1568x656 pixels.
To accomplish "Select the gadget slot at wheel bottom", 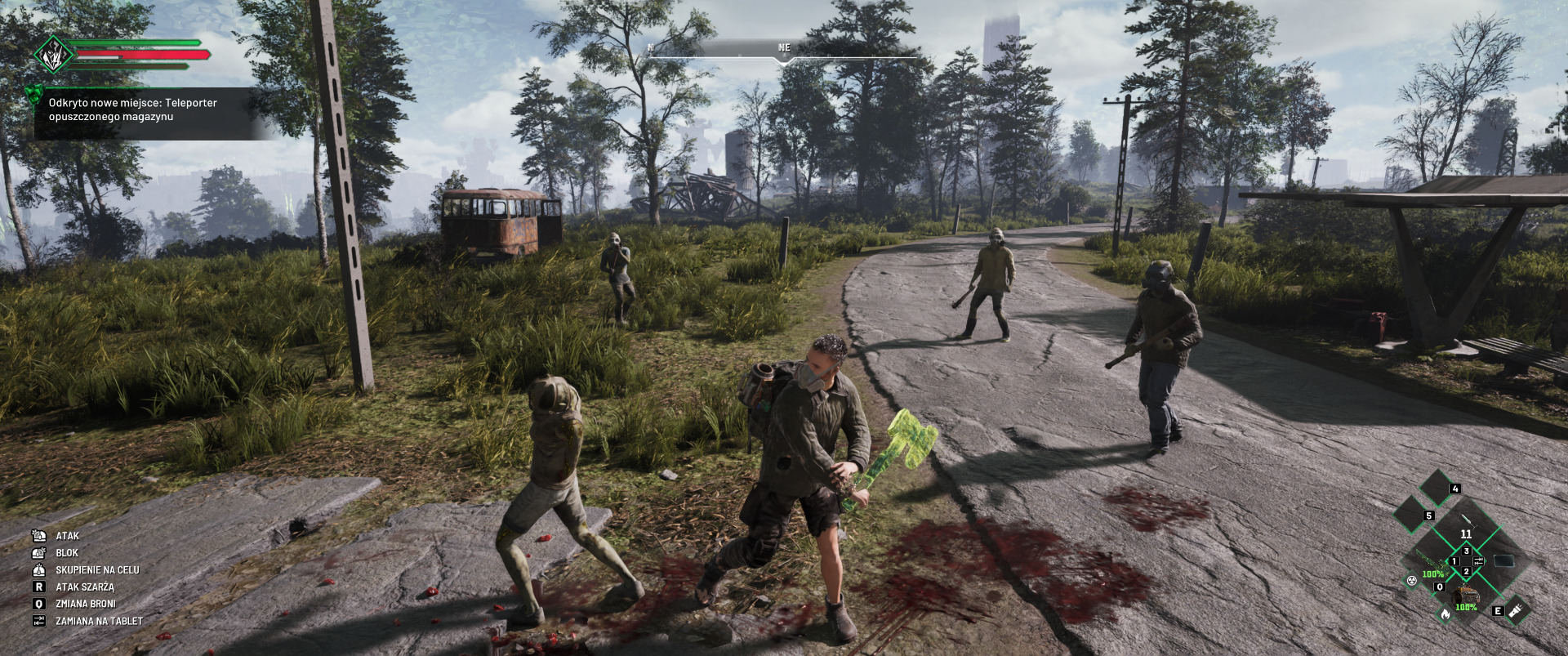I will click(x=1466, y=596).
